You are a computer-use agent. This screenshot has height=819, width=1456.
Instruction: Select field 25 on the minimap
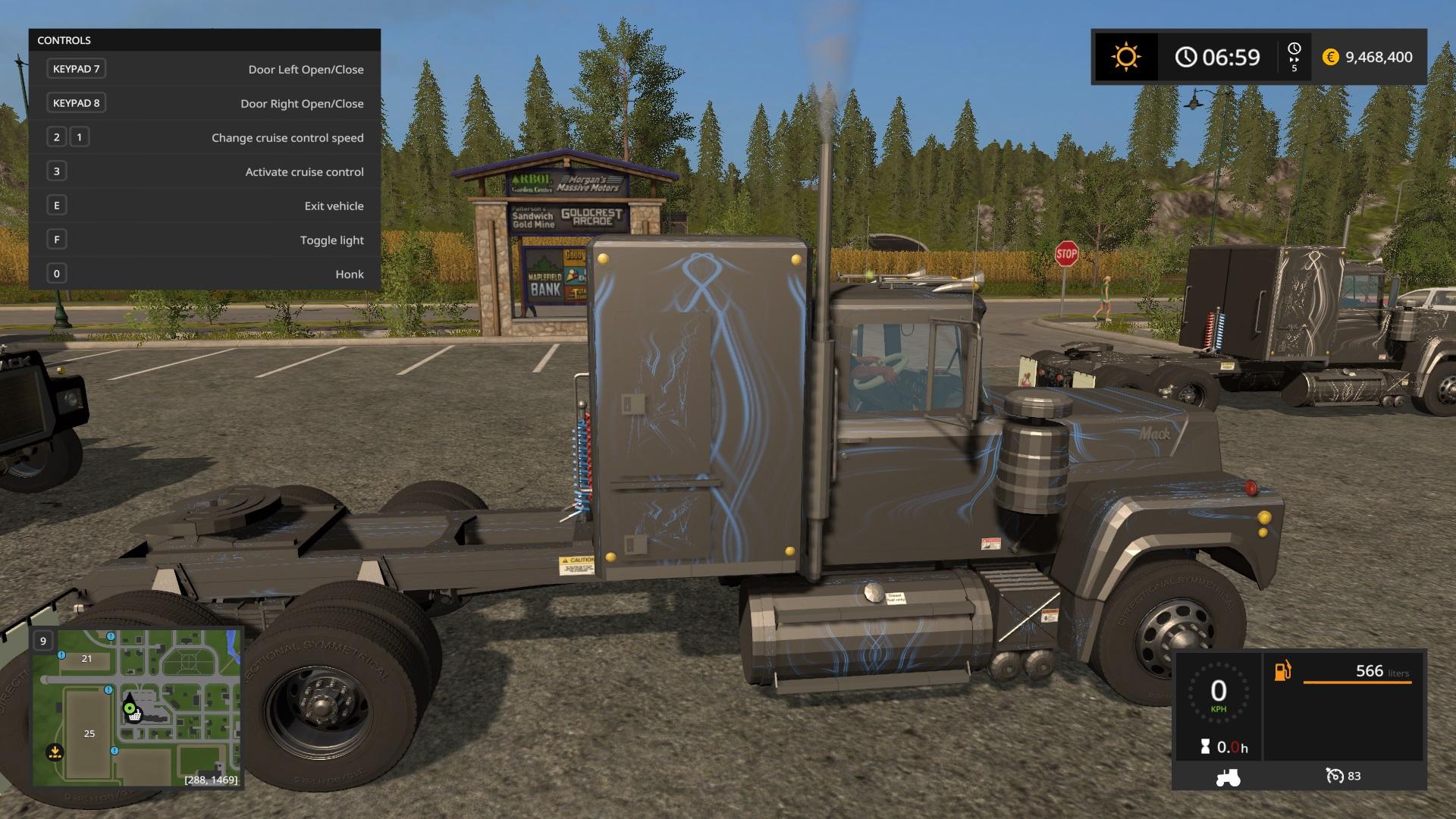[89, 733]
